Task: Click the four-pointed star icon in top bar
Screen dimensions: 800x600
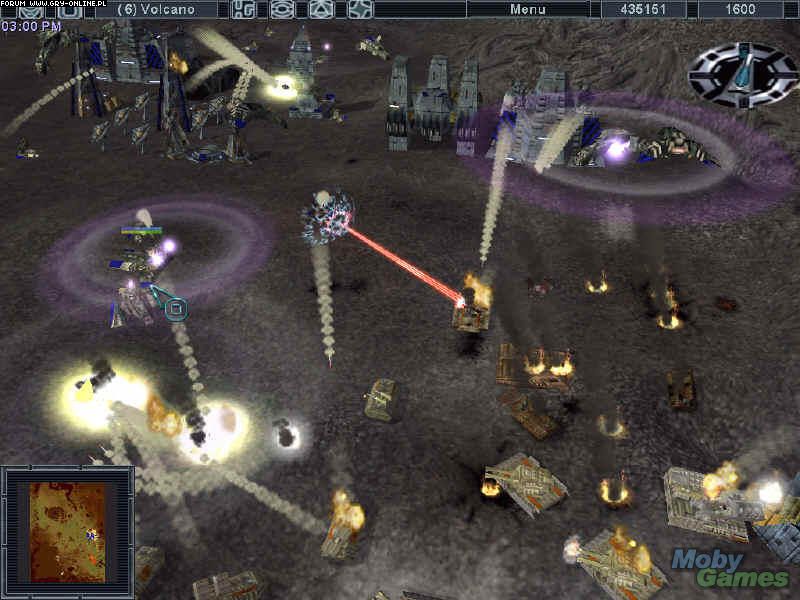Action: 360,9
